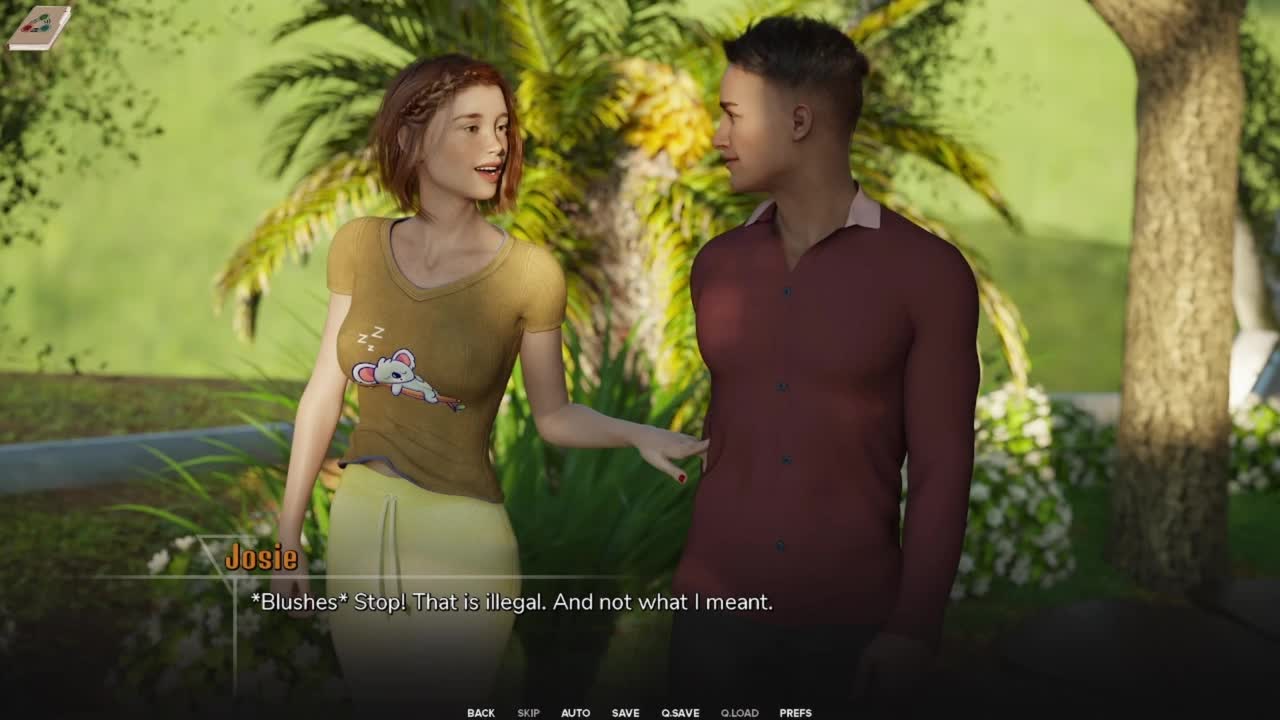Quick save with Q.SAVE
1280x720 pixels.
coord(680,713)
